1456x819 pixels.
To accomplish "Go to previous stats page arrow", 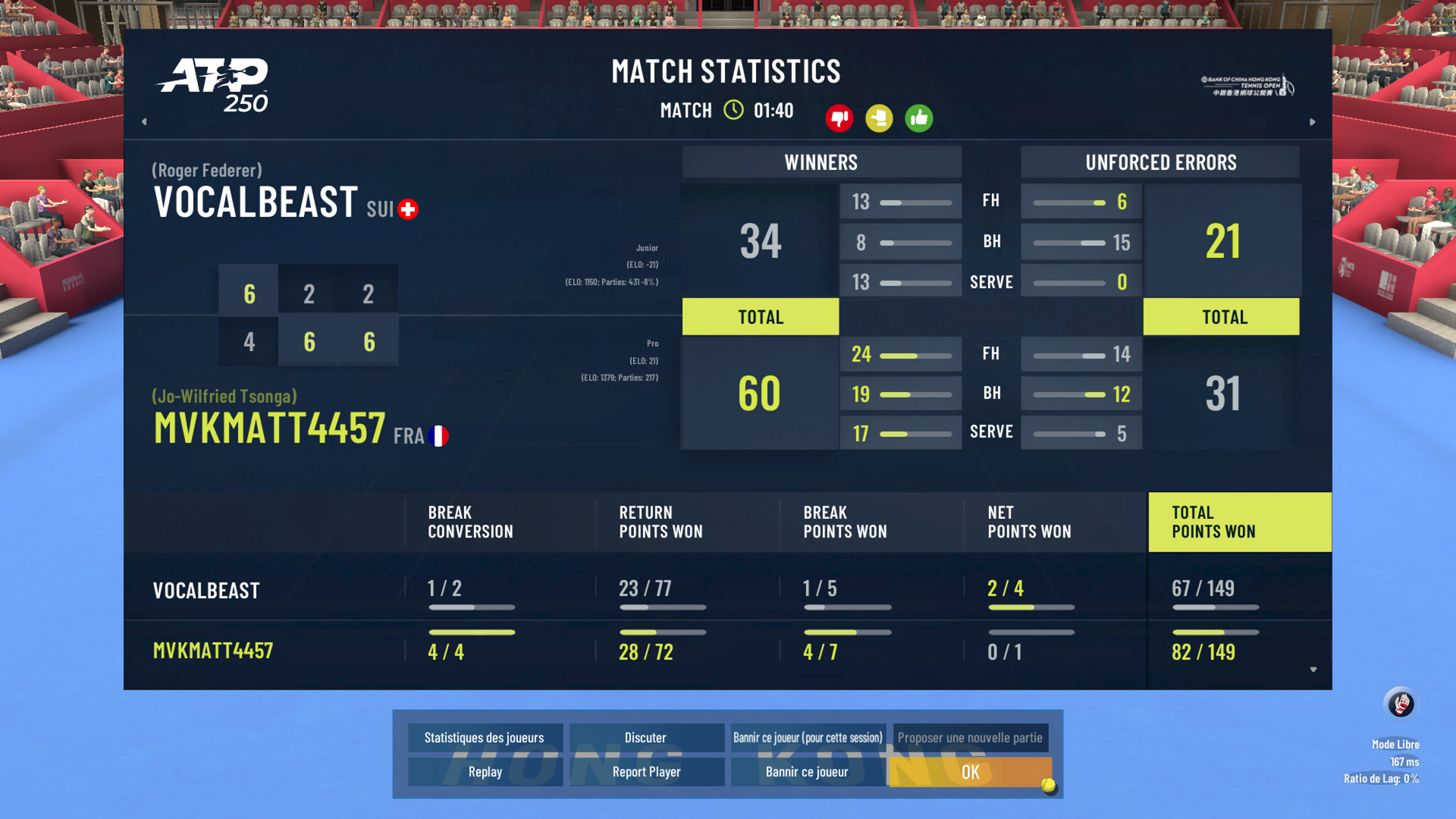I will point(144,121).
